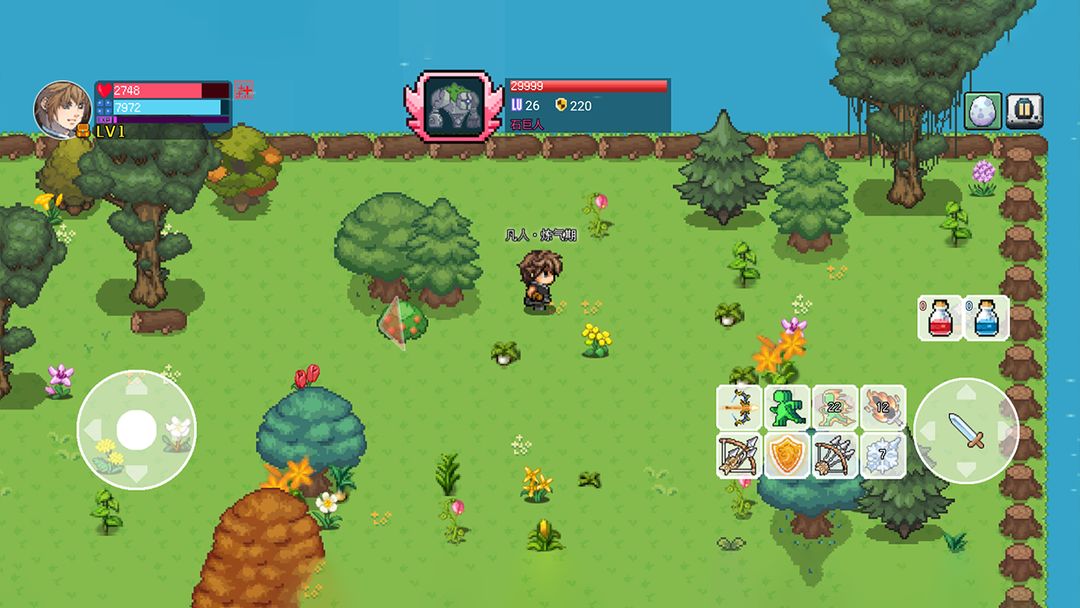Tap the flaming runner skill on cooldown
Screen dimensions: 1080x608
[x=834, y=407]
